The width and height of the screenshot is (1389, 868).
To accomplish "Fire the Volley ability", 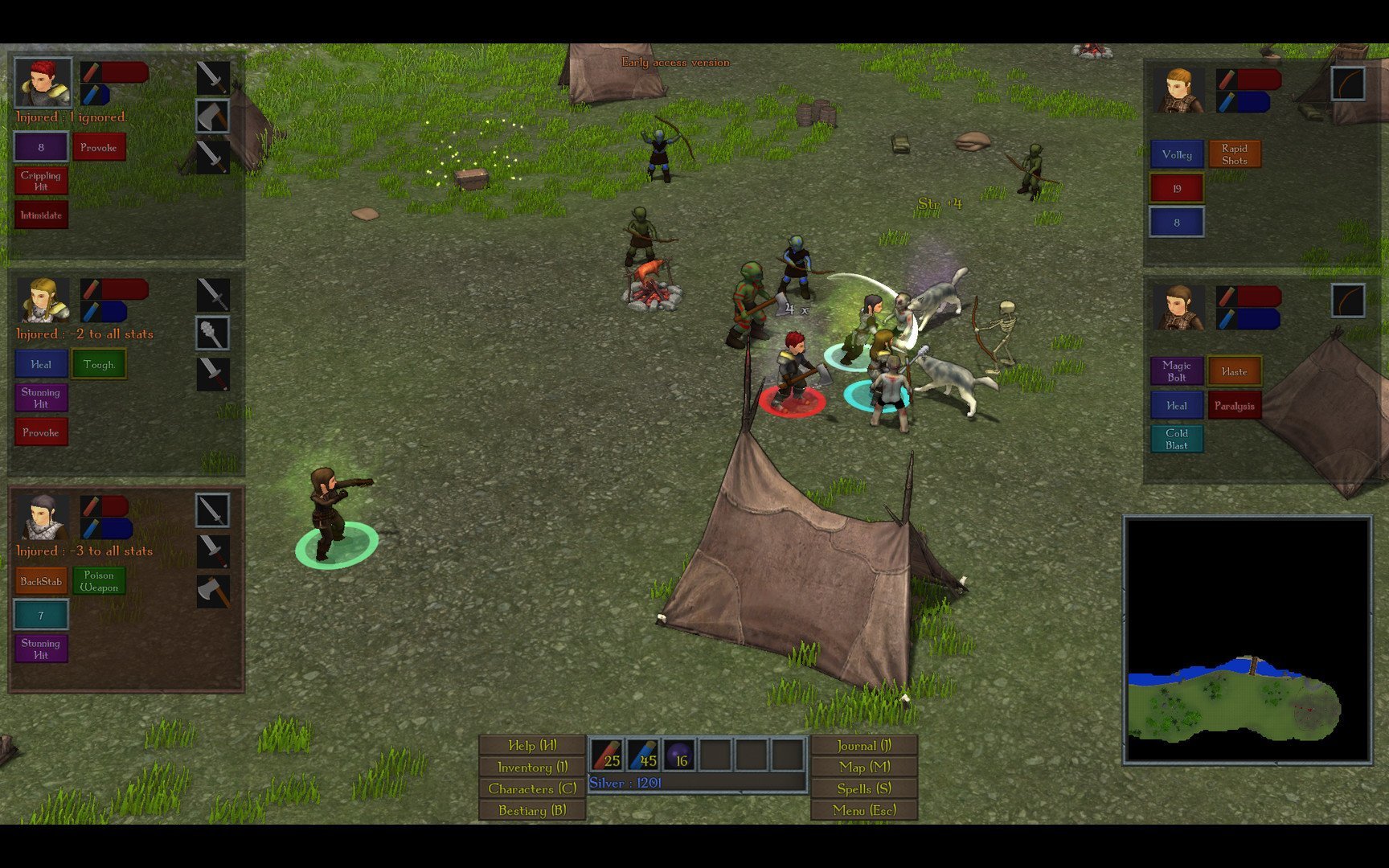I will (1177, 154).
